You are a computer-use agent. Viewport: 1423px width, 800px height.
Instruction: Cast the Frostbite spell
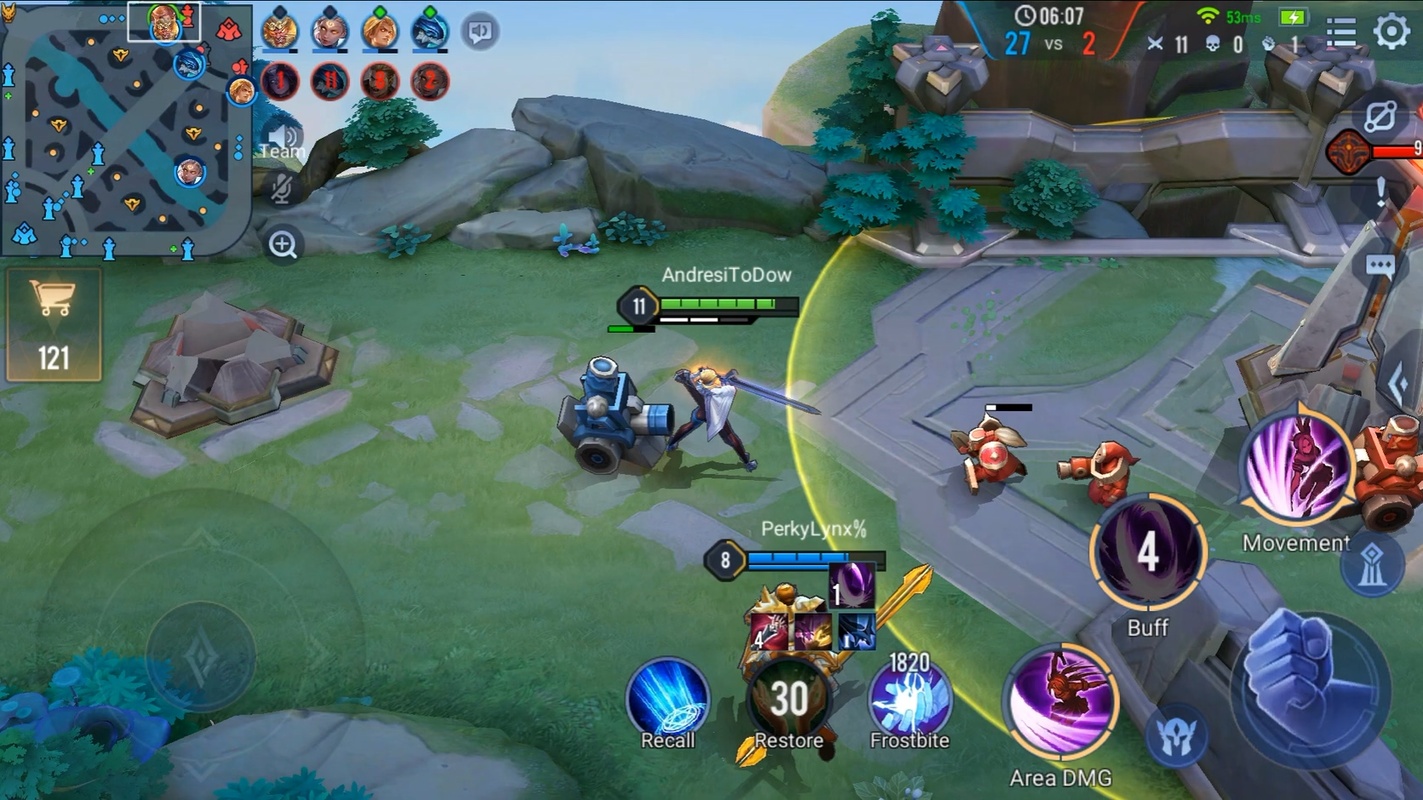click(909, 697)
